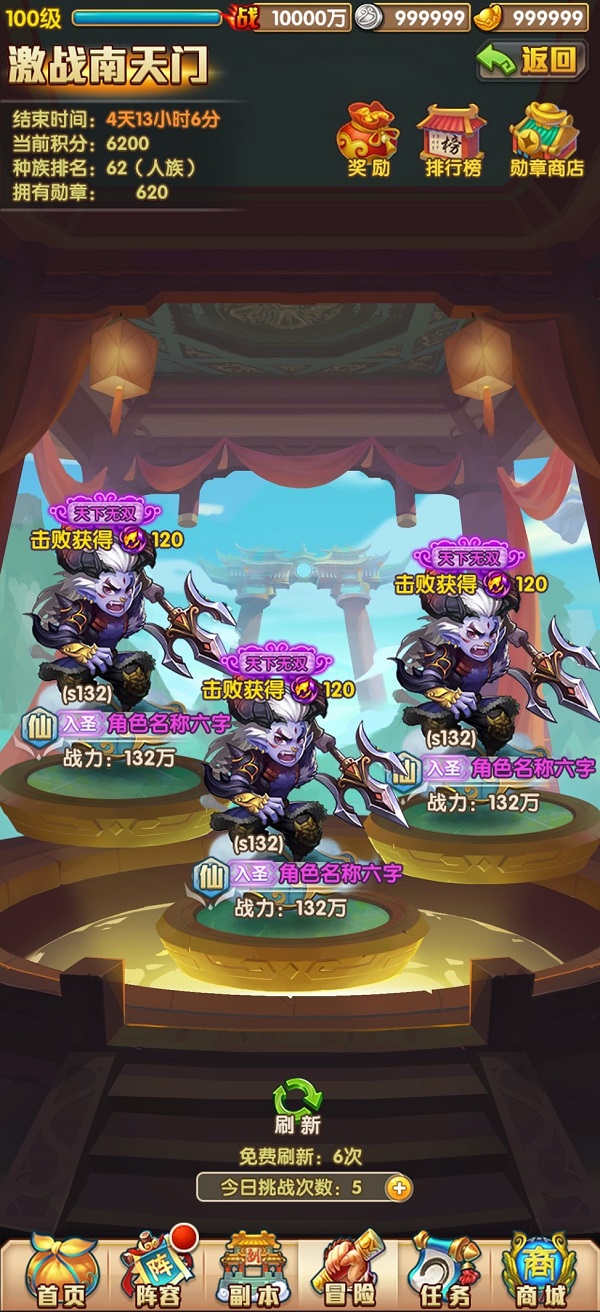Refresh opponents with the 刷新 button

pos(297,1105)
